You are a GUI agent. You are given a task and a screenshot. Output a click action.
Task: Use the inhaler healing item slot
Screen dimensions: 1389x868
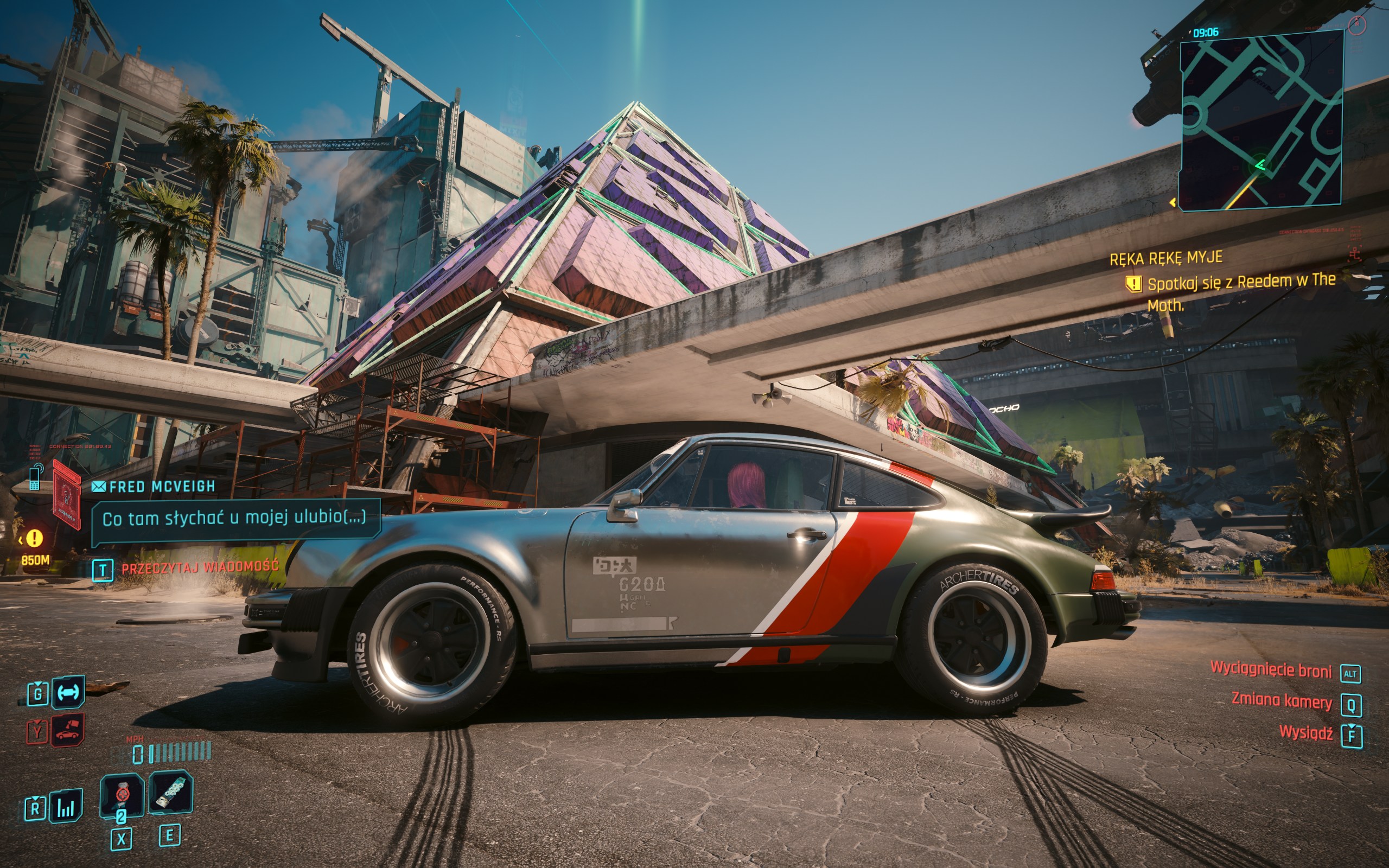tap(170, 792)
